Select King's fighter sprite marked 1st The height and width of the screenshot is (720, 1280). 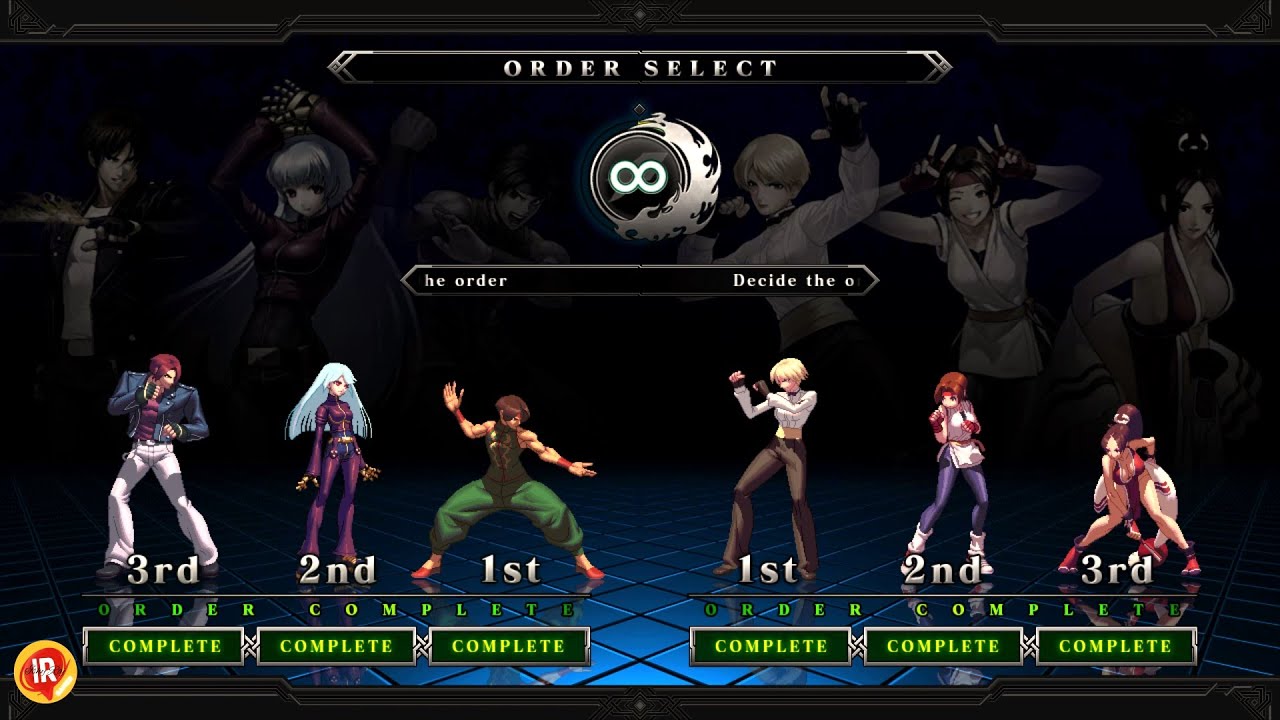pos(772,460)
